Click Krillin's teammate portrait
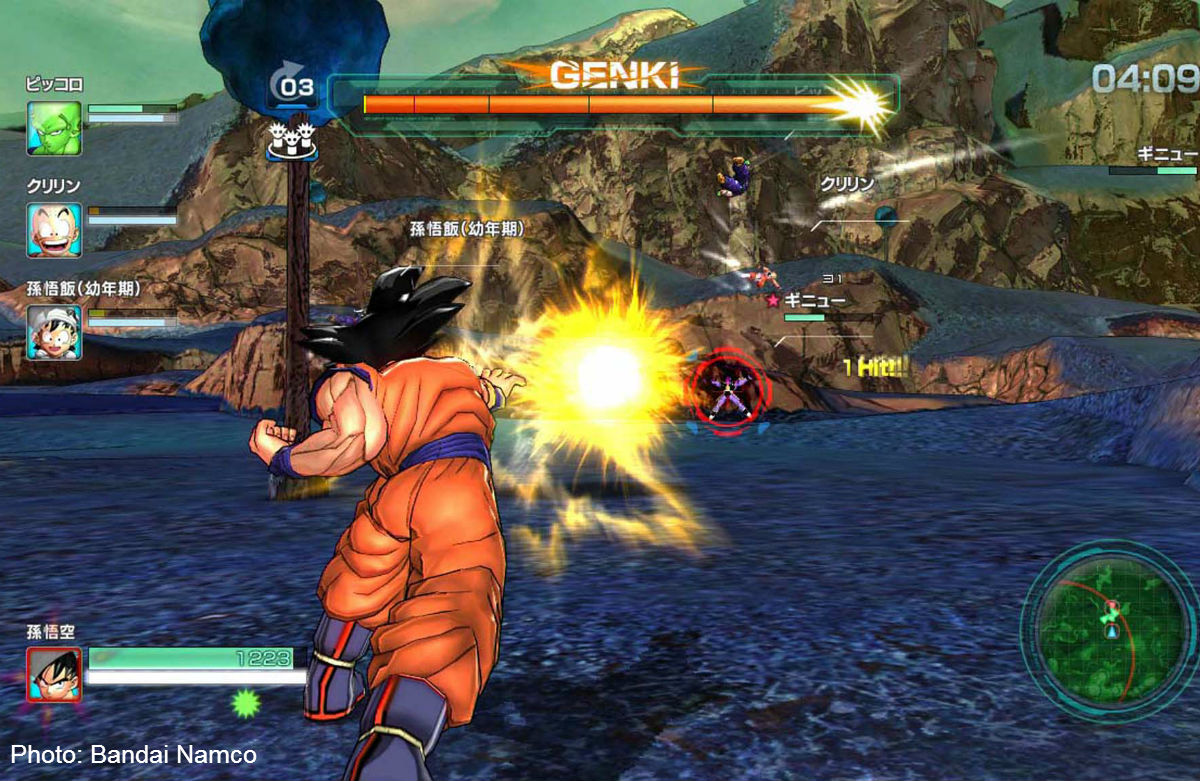1200x781 pixels. click(54, 230)
